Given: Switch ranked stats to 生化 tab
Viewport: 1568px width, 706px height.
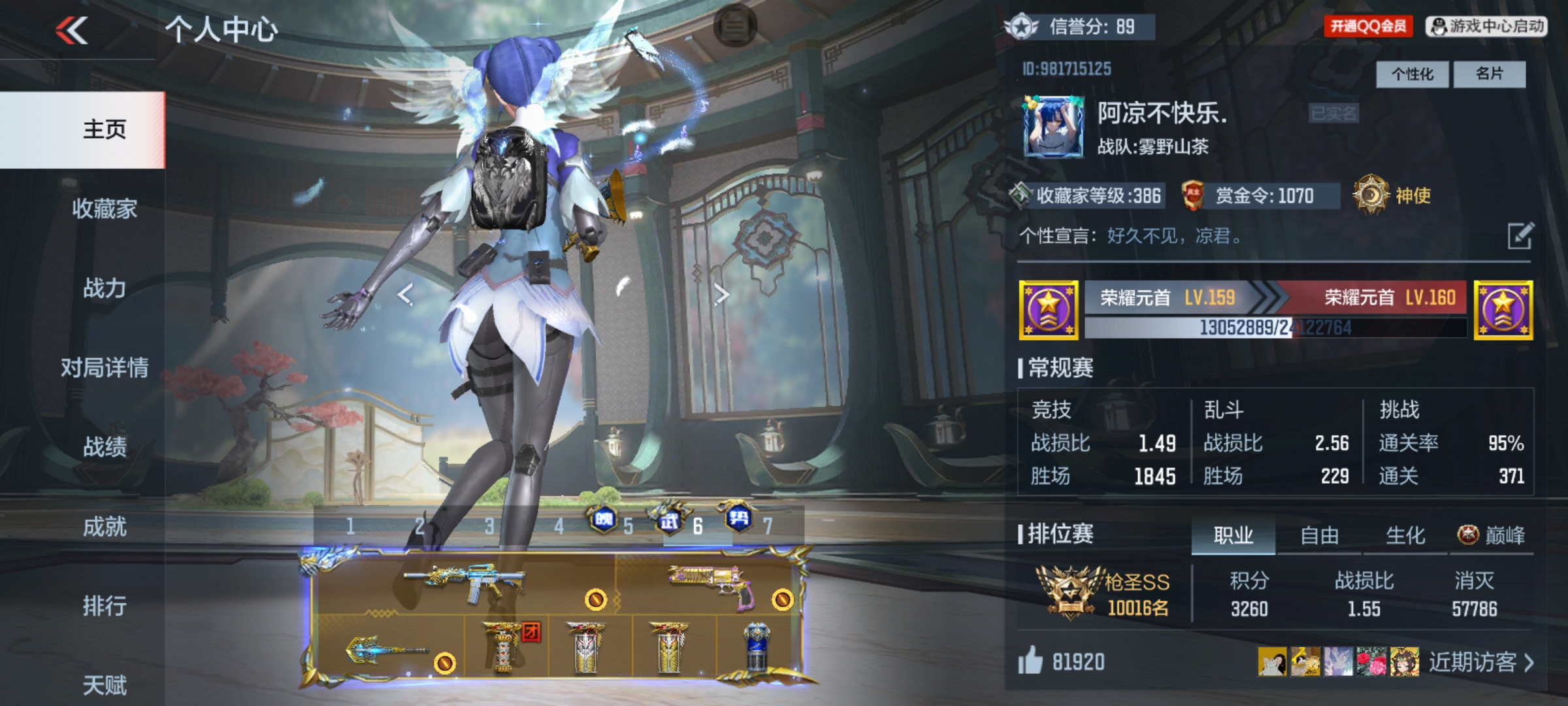Looking at the screenshot, I should click(x=1405, y=536).
